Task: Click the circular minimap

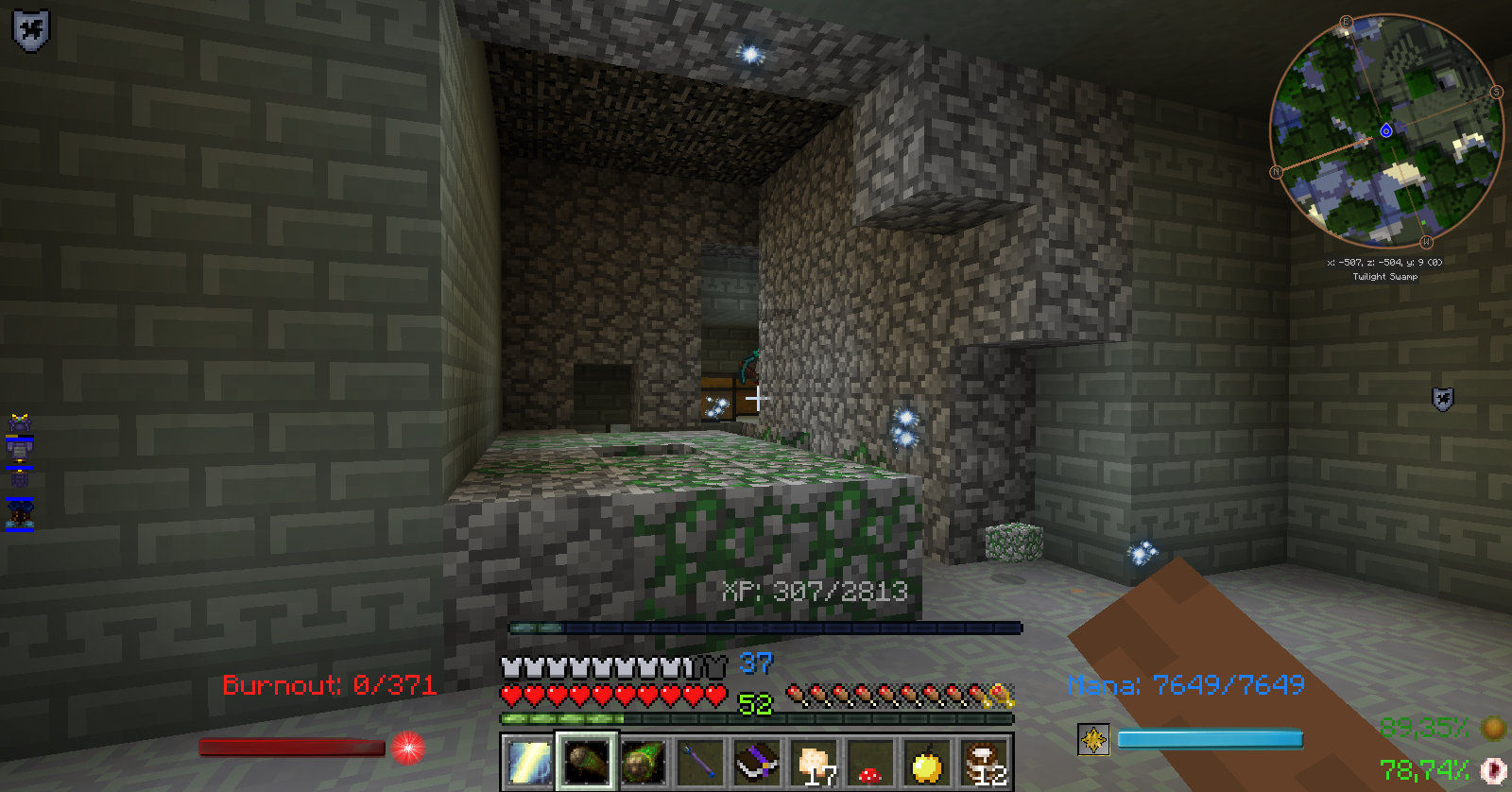Action: [x=1385, y=130]
